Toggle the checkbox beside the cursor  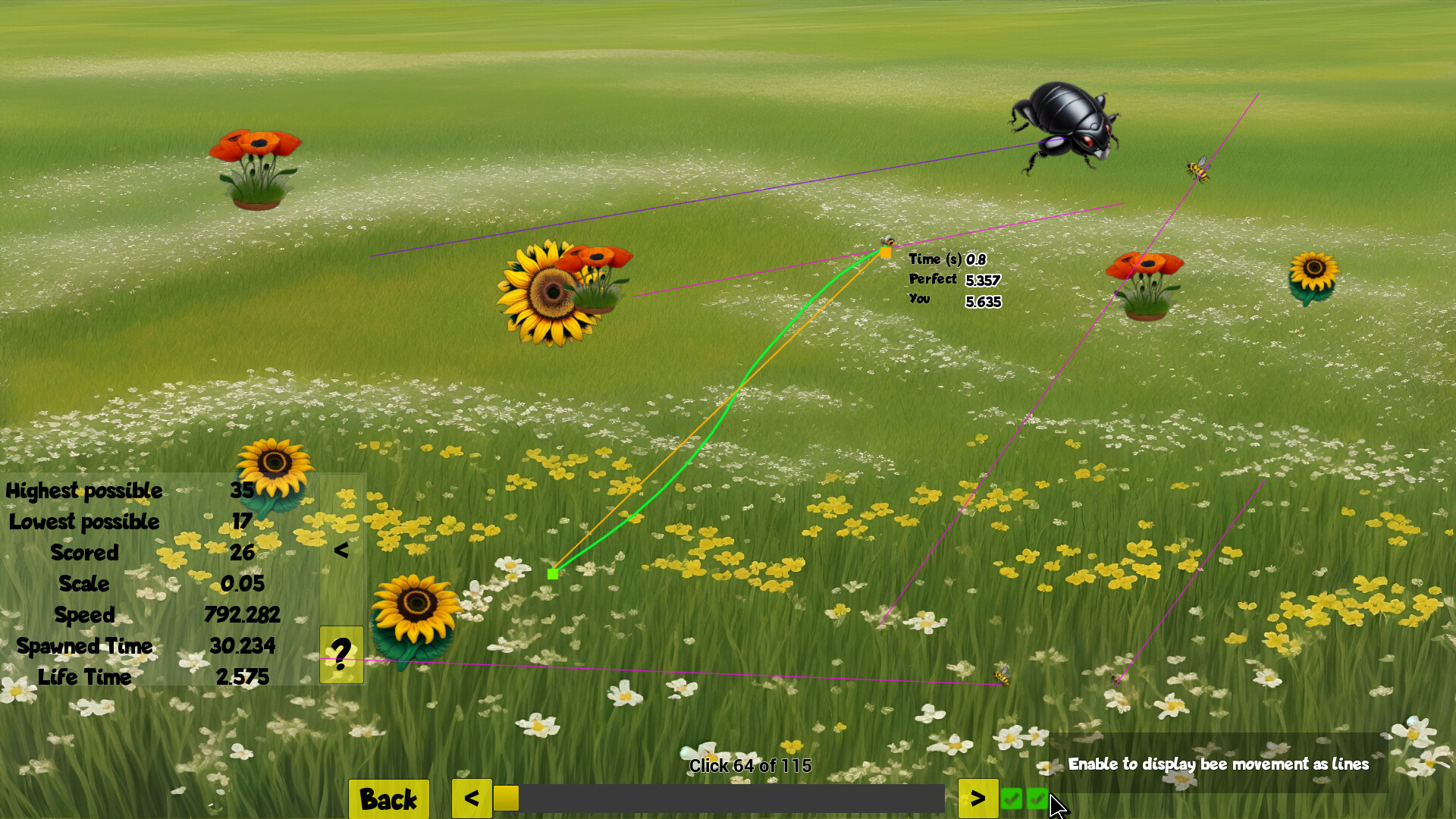click(1039, 799)
